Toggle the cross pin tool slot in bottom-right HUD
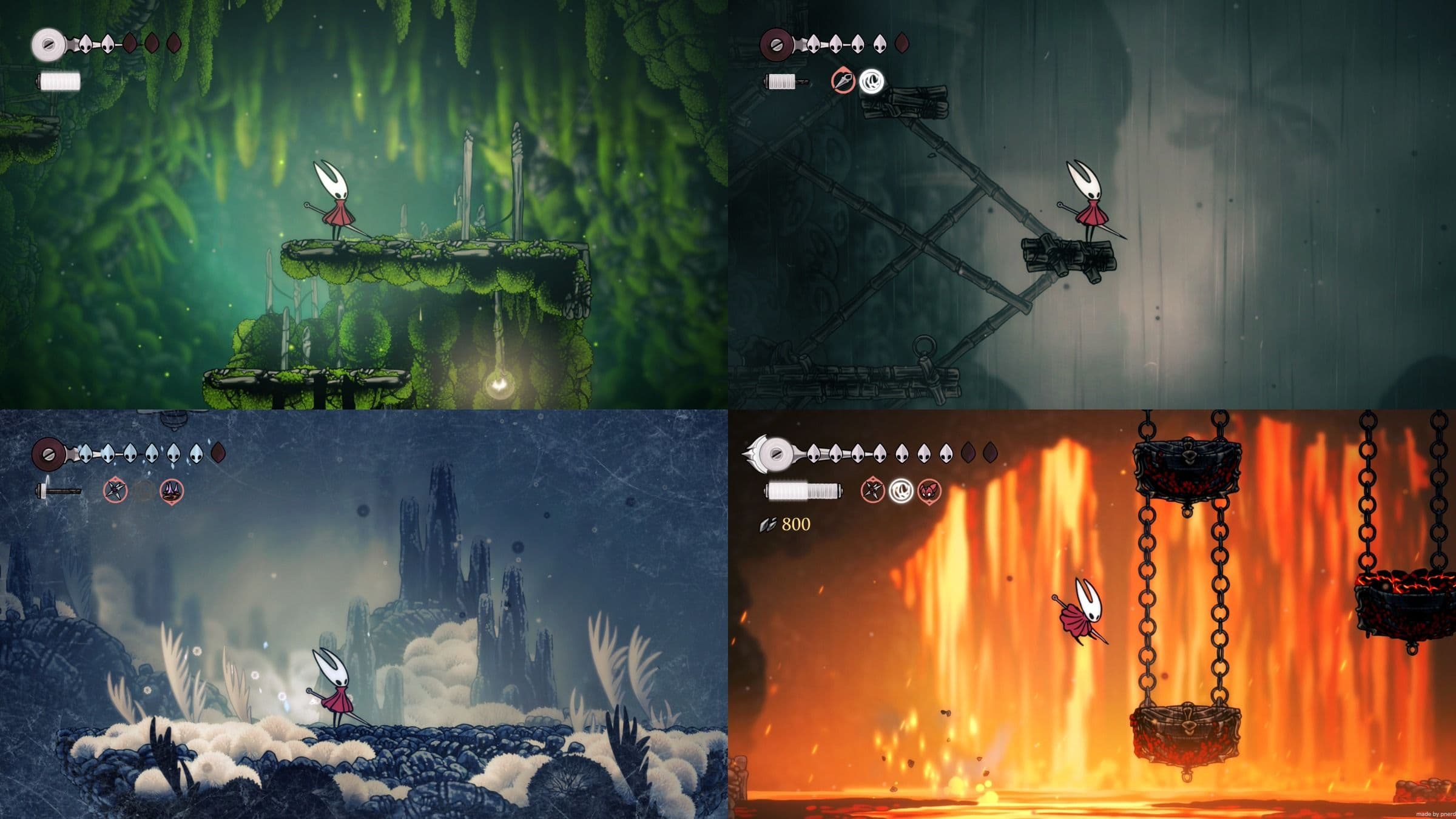1456x819 pixels. pos(872,491)
